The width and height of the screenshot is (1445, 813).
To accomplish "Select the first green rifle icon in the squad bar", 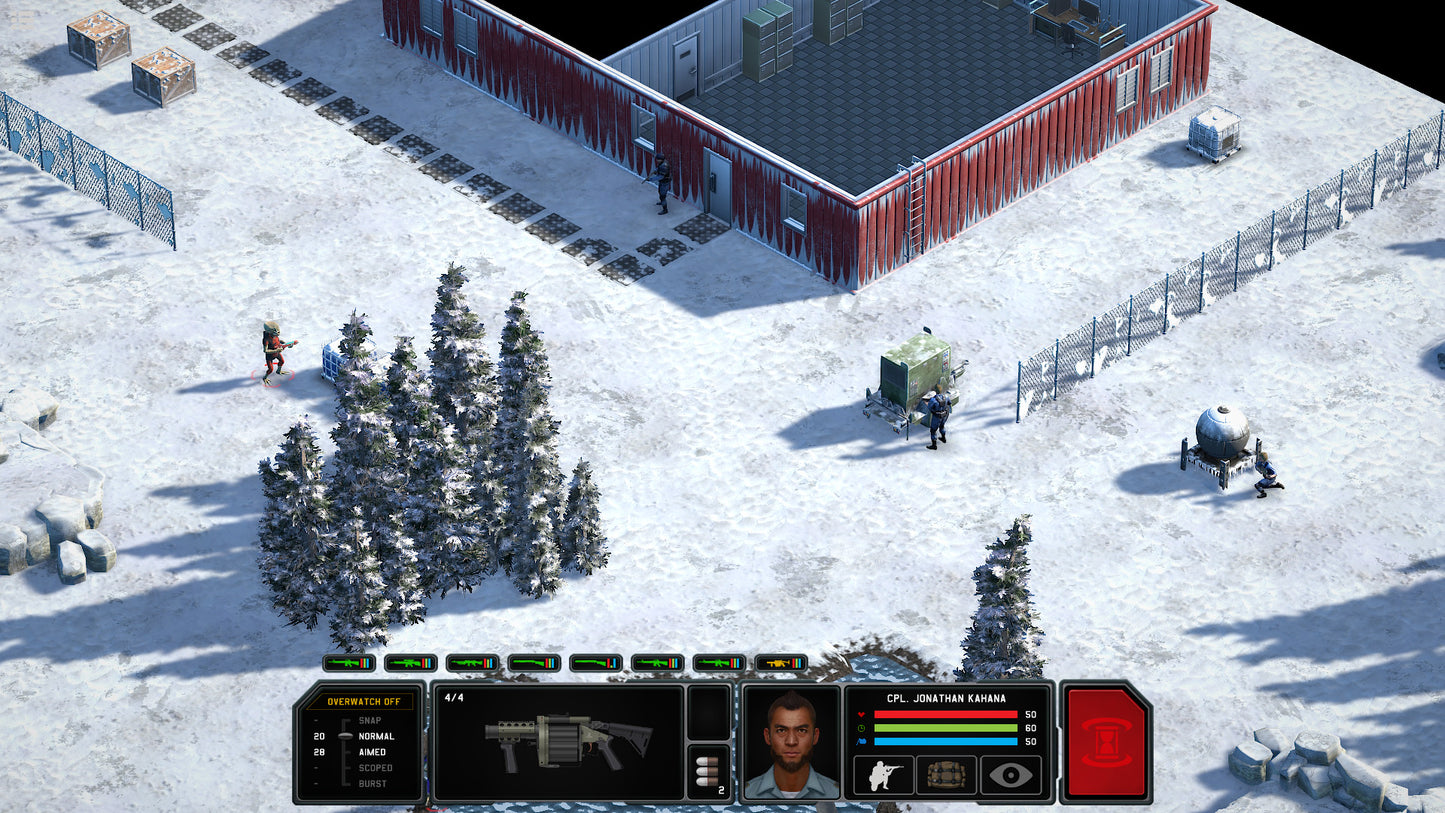I will click(x=348, y=663).
